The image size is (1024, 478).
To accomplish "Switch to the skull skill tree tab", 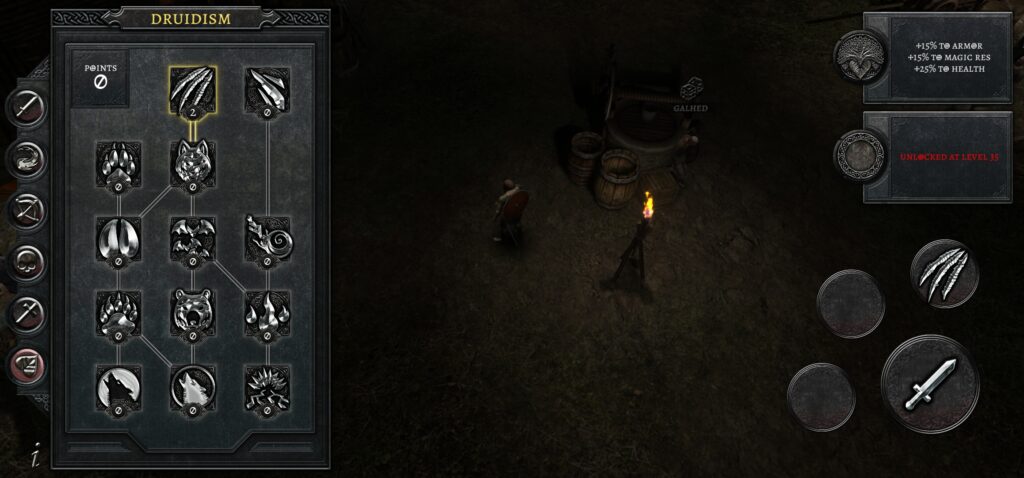I will 27,263.
